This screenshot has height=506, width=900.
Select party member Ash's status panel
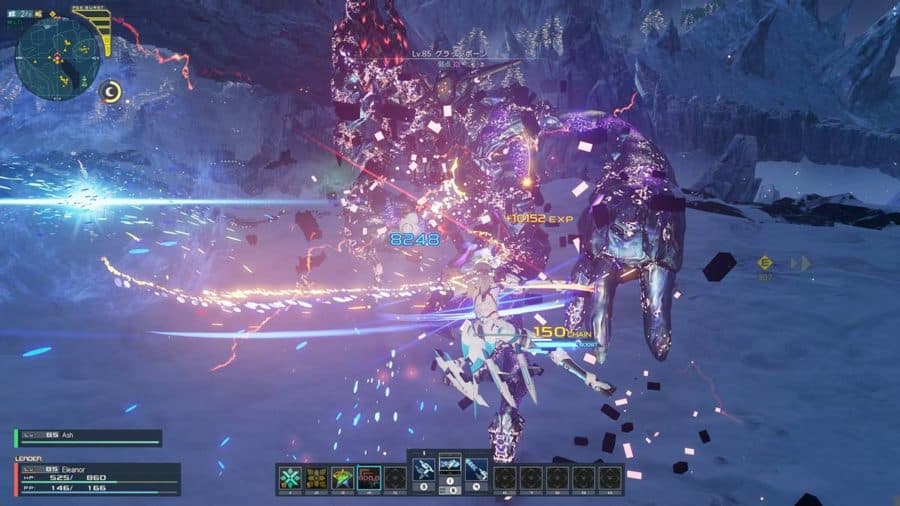click(x=88, y=438)
